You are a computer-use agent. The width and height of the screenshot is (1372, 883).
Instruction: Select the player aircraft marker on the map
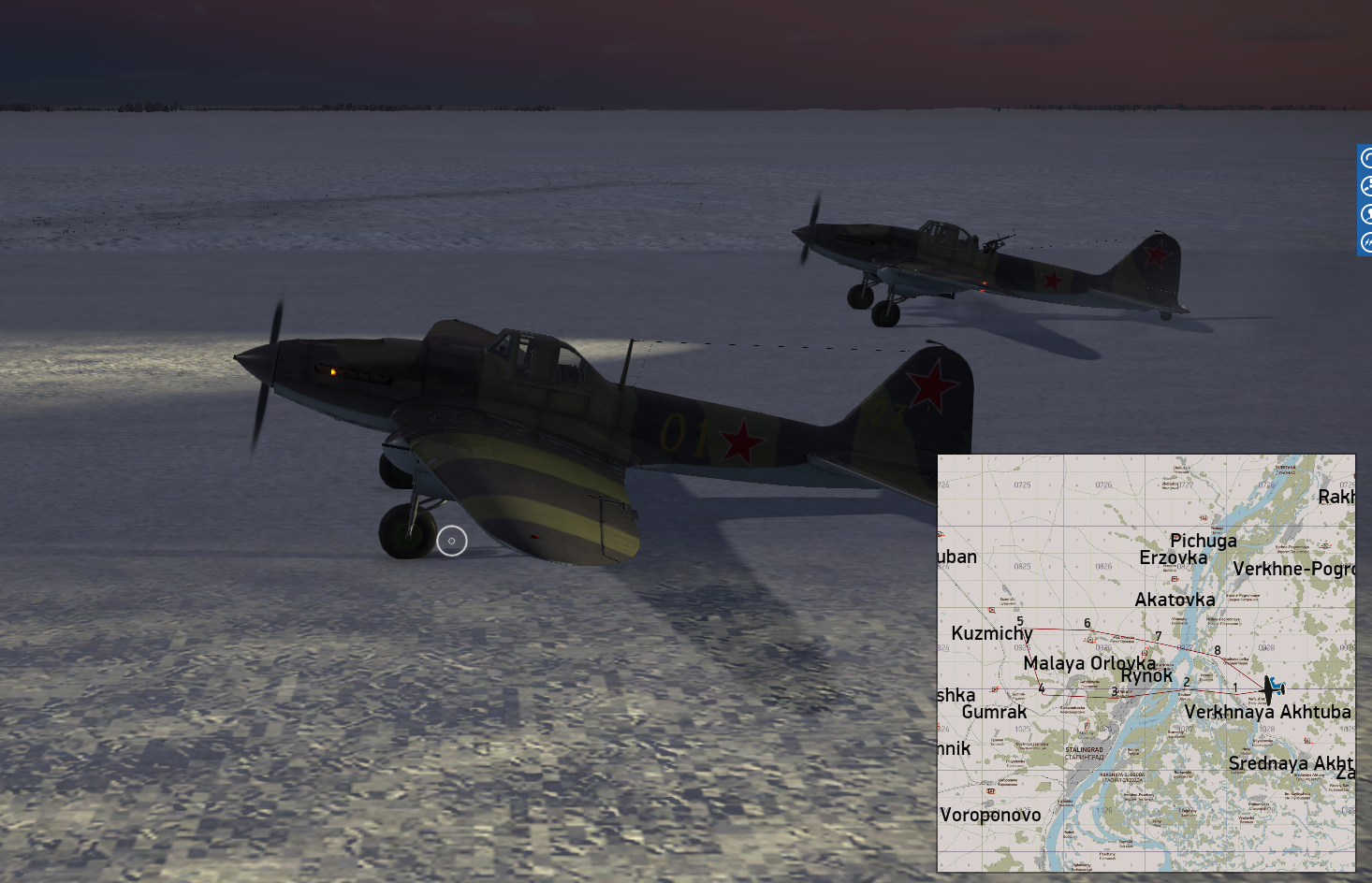(1270, 690)
